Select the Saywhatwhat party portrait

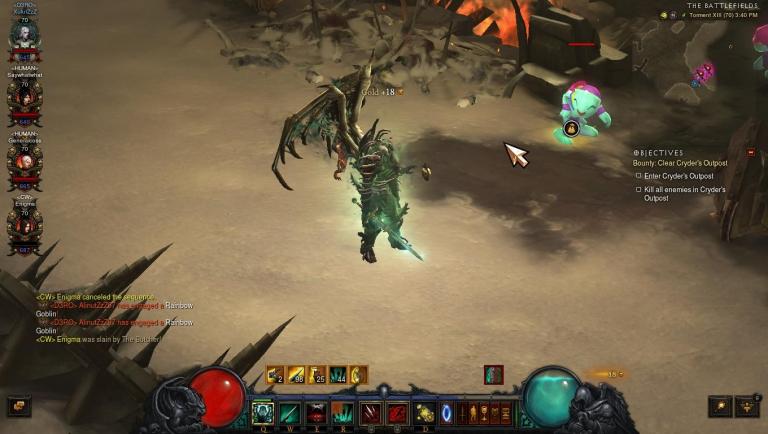(x=22, y=98)
